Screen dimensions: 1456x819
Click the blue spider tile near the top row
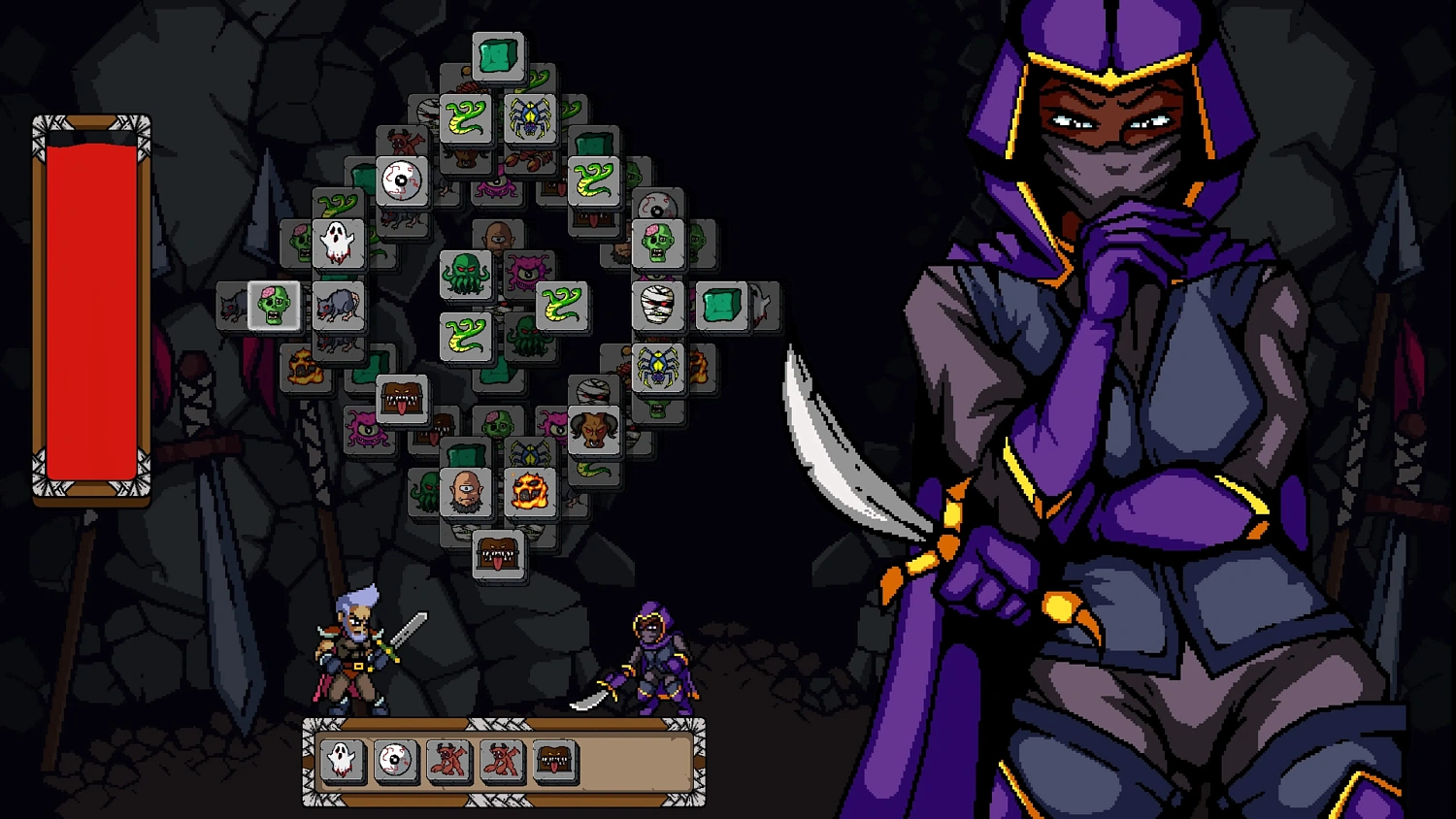[530, 116]
